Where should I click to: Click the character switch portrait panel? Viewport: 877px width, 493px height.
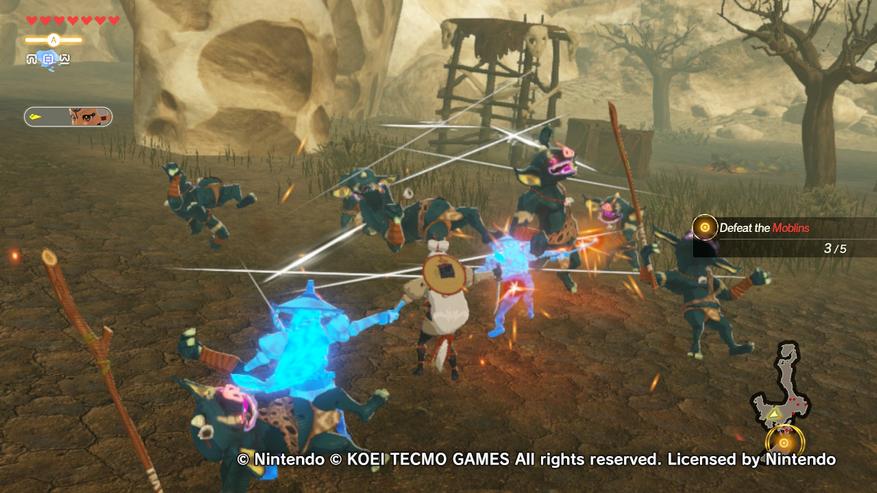point(68,117)
